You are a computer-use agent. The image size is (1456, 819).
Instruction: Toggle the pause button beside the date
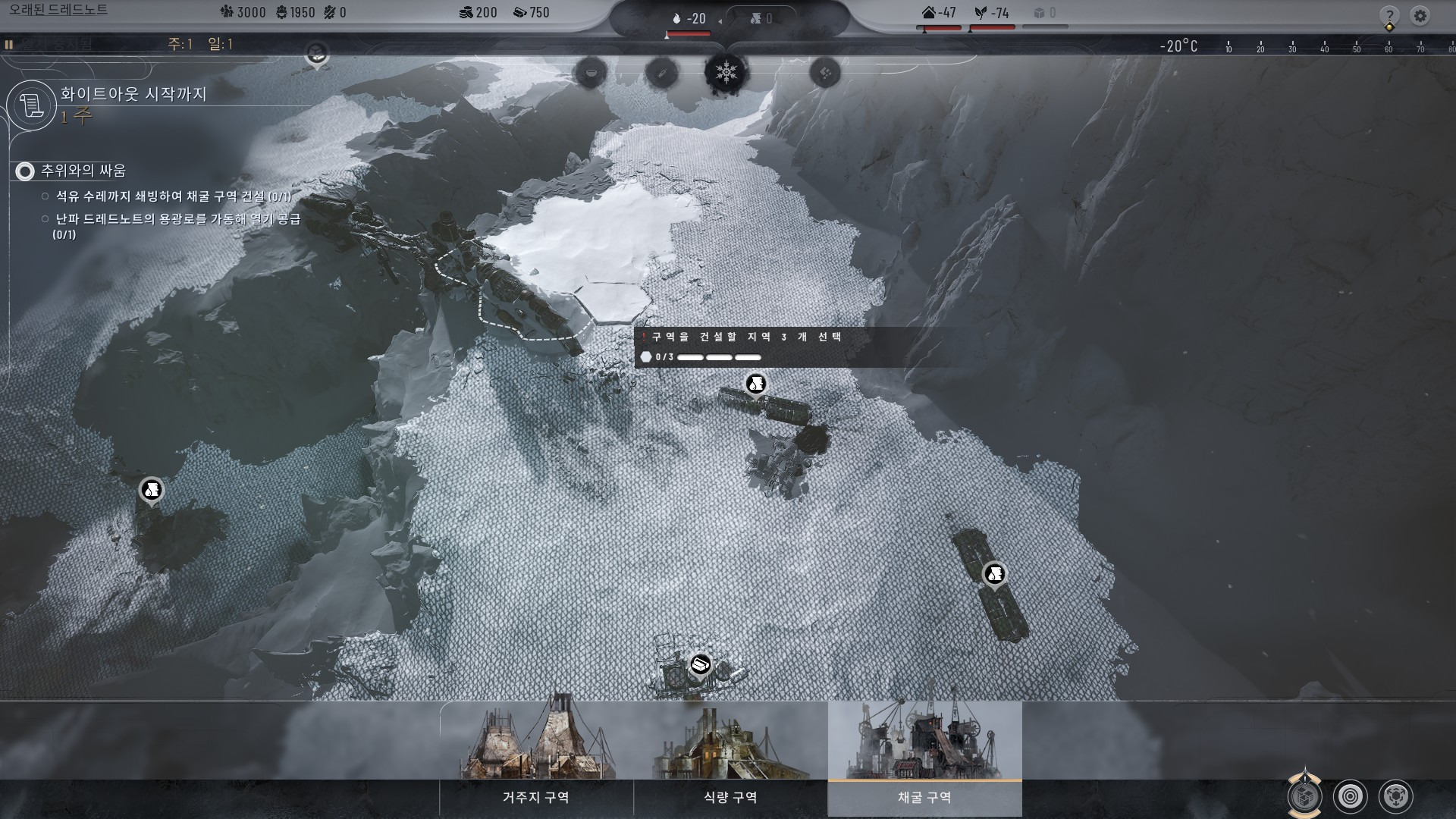(8, 45)
